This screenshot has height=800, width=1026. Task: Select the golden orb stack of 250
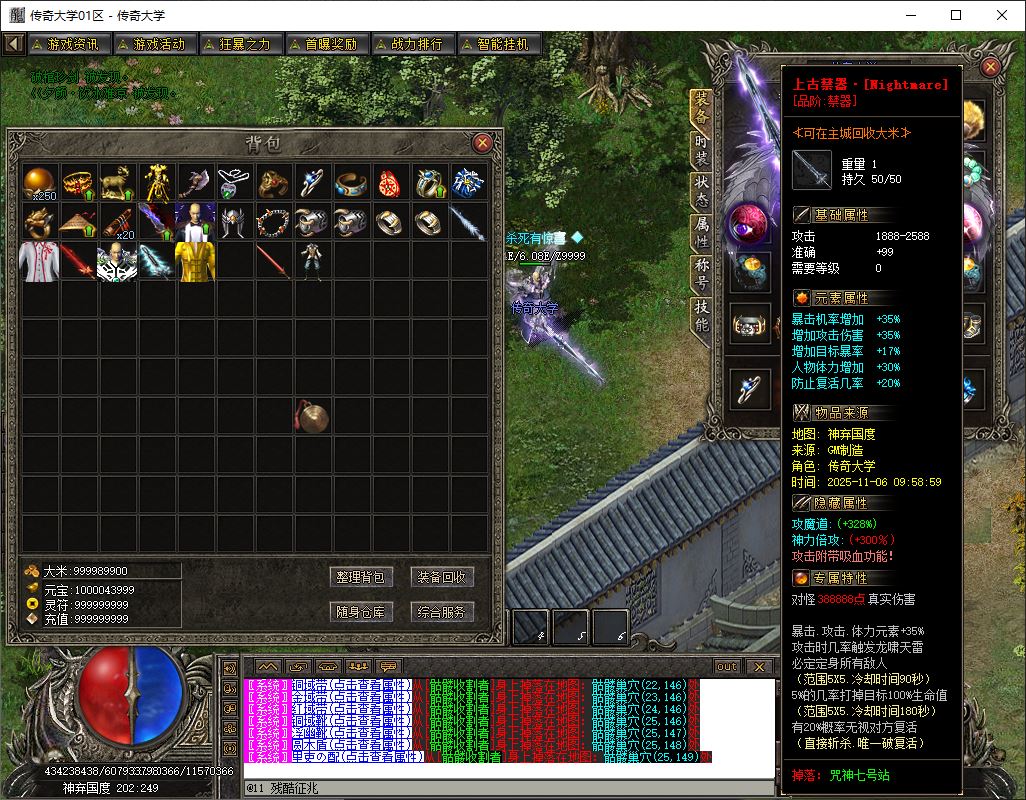pos(41,182)
